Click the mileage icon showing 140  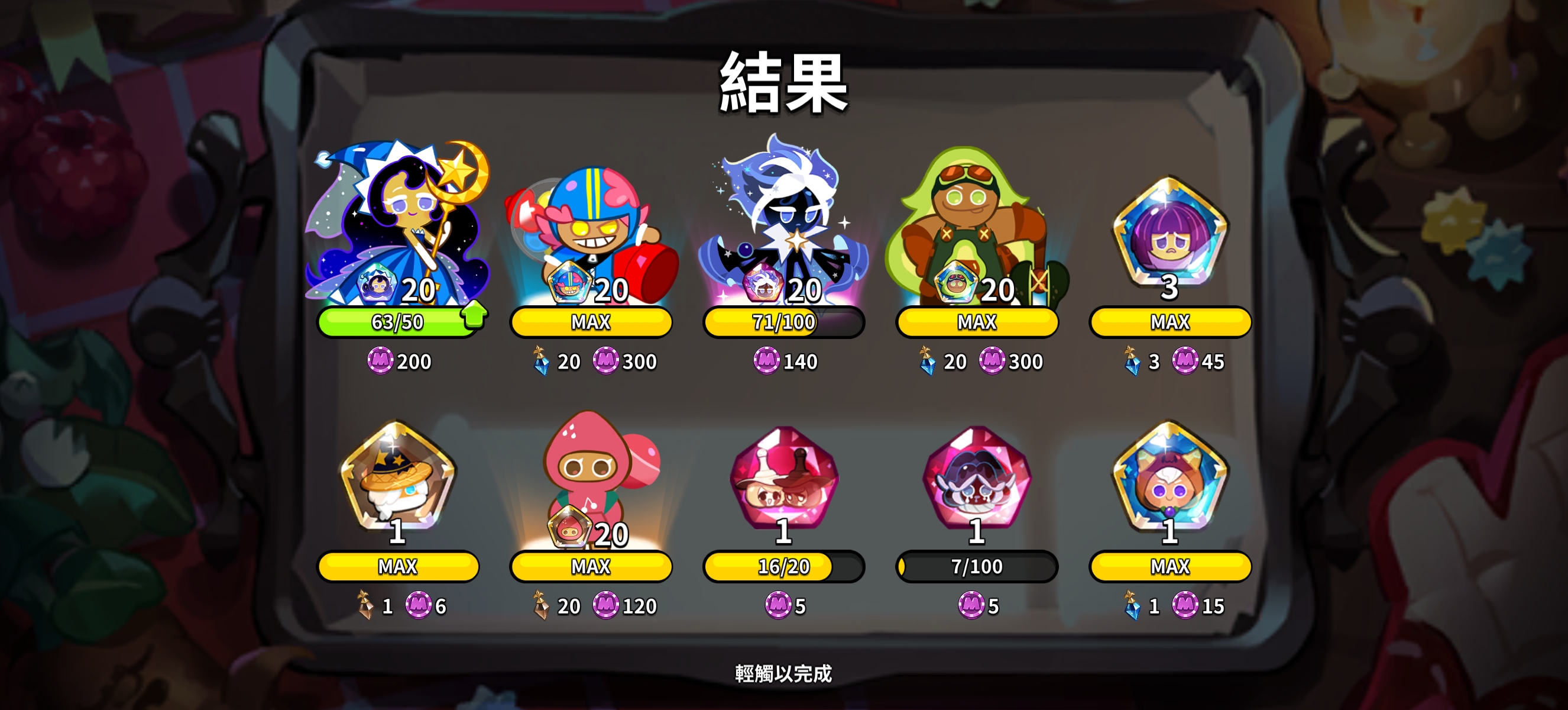click(x=769, y=361)
